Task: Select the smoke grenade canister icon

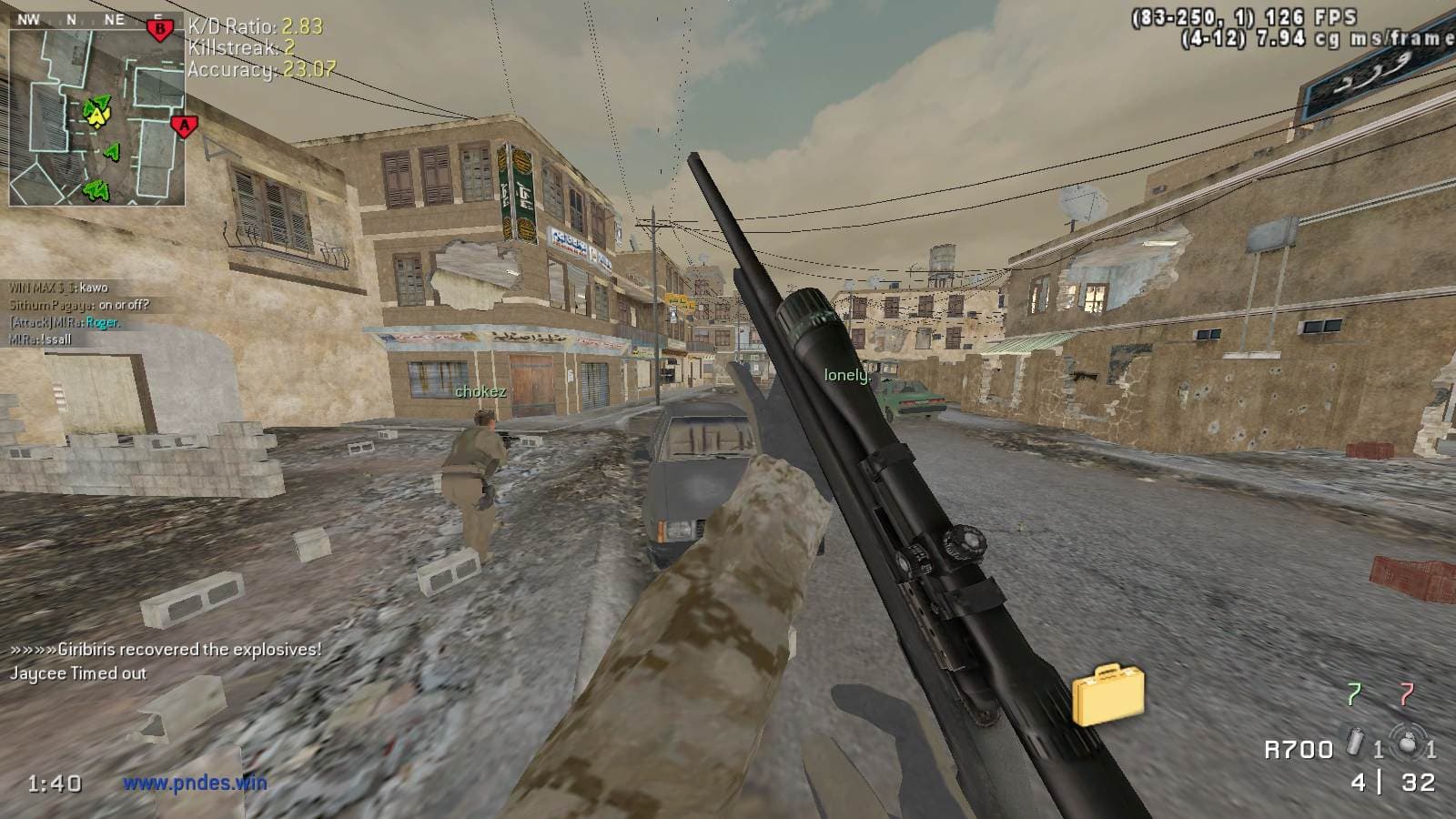Action: pyautogui.click(x=1356, y=745)
